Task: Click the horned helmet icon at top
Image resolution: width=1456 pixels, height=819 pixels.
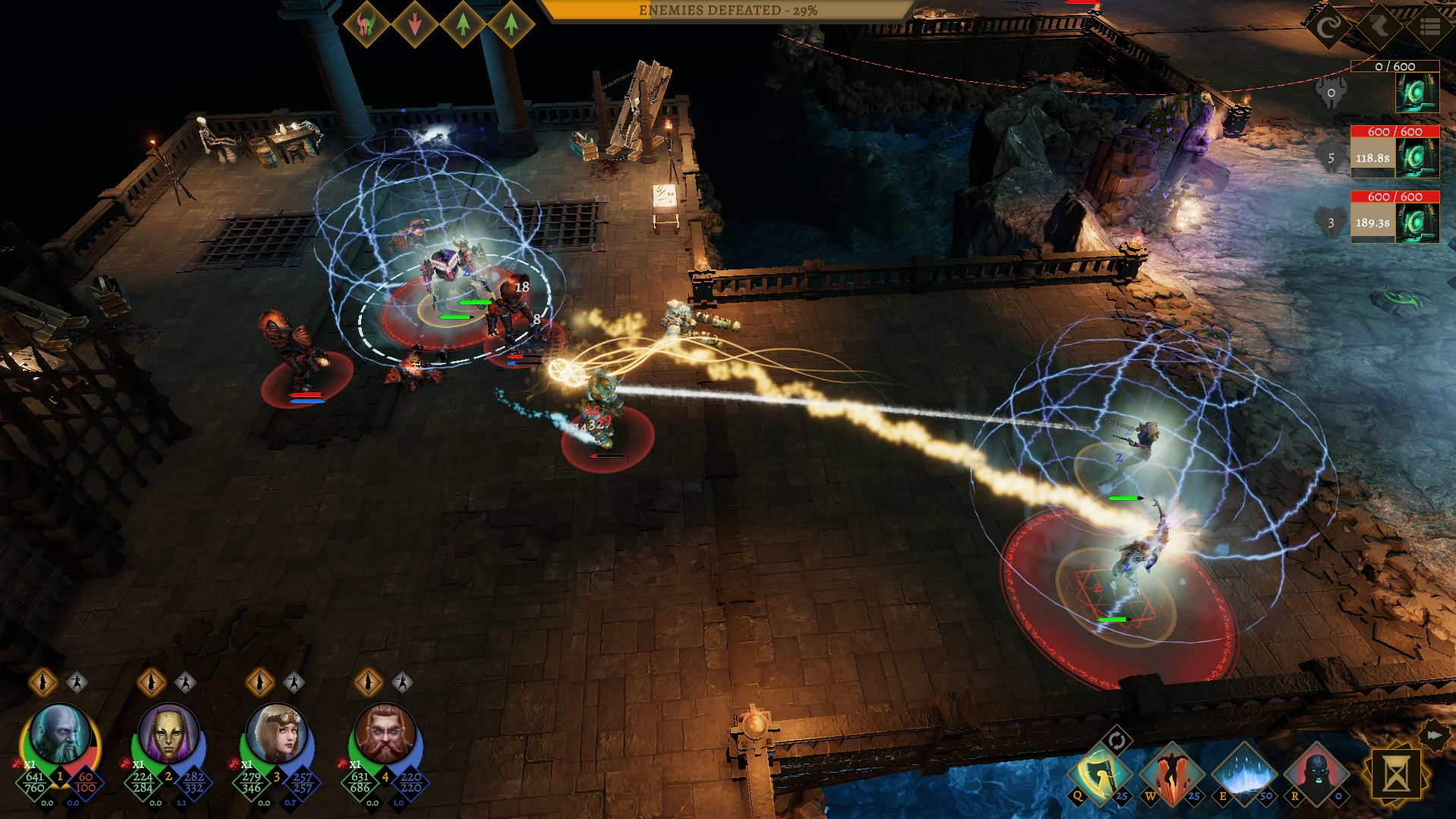Action: coord(366,25)
